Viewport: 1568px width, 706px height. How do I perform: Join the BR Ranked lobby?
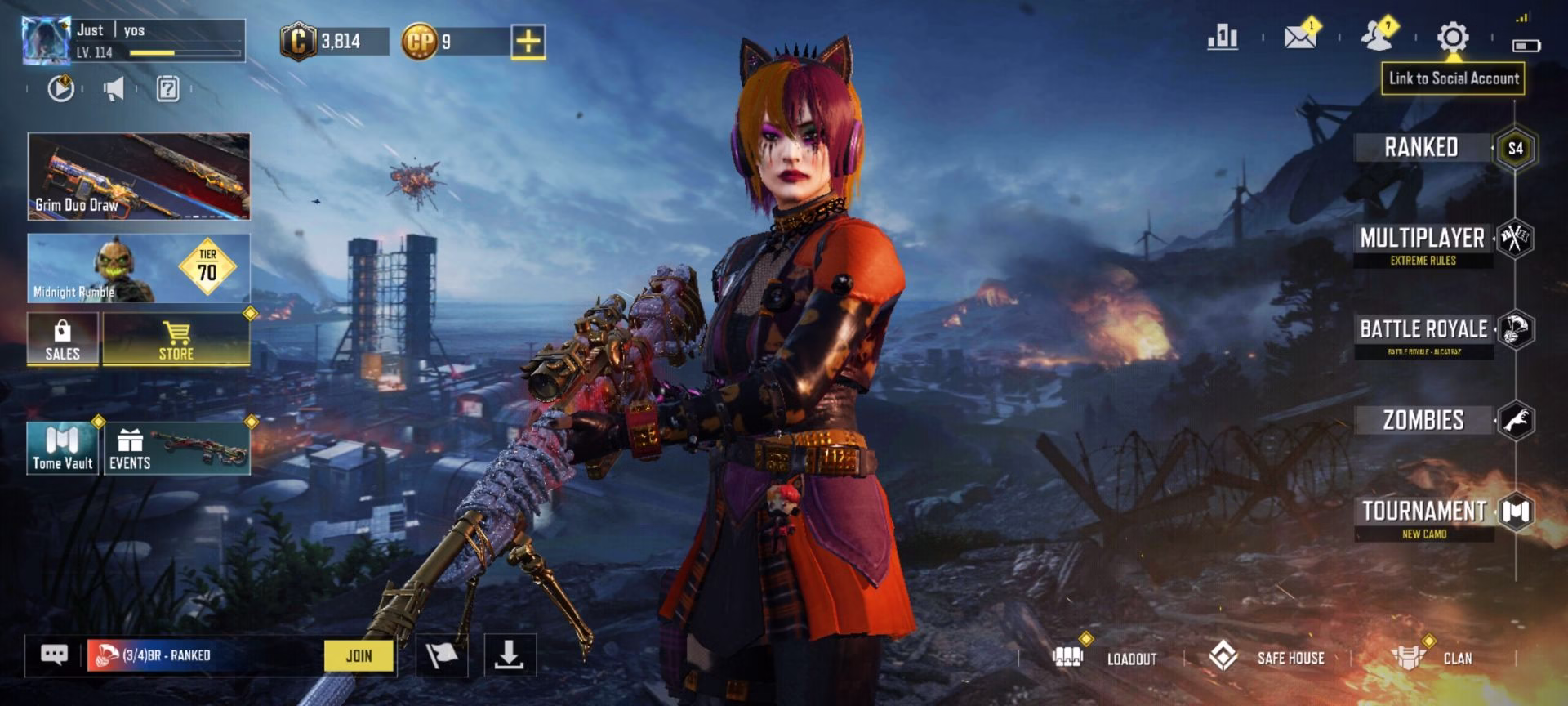pyautogui.click(x=359, y=655)
